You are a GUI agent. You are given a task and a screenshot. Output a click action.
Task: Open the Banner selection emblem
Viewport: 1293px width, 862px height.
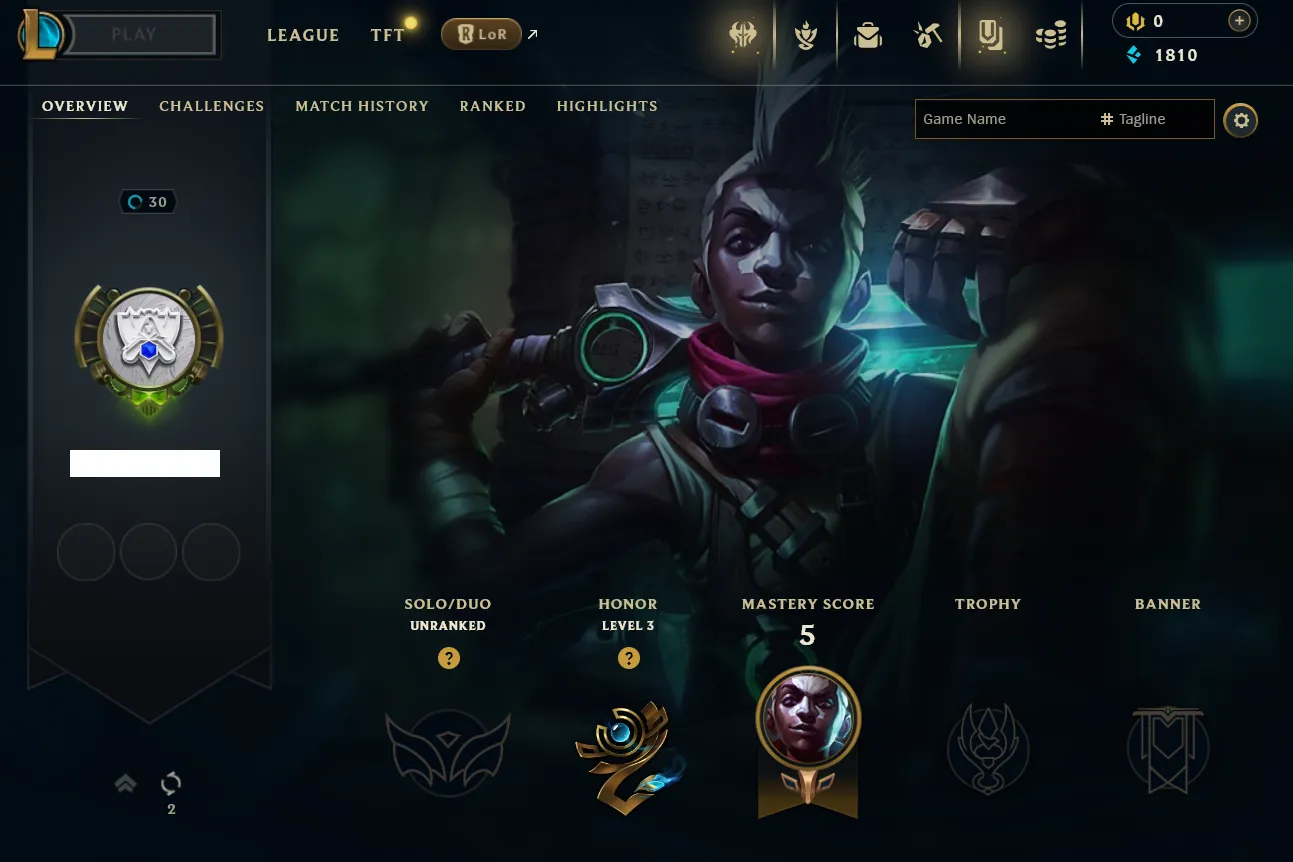point(1168,748)
